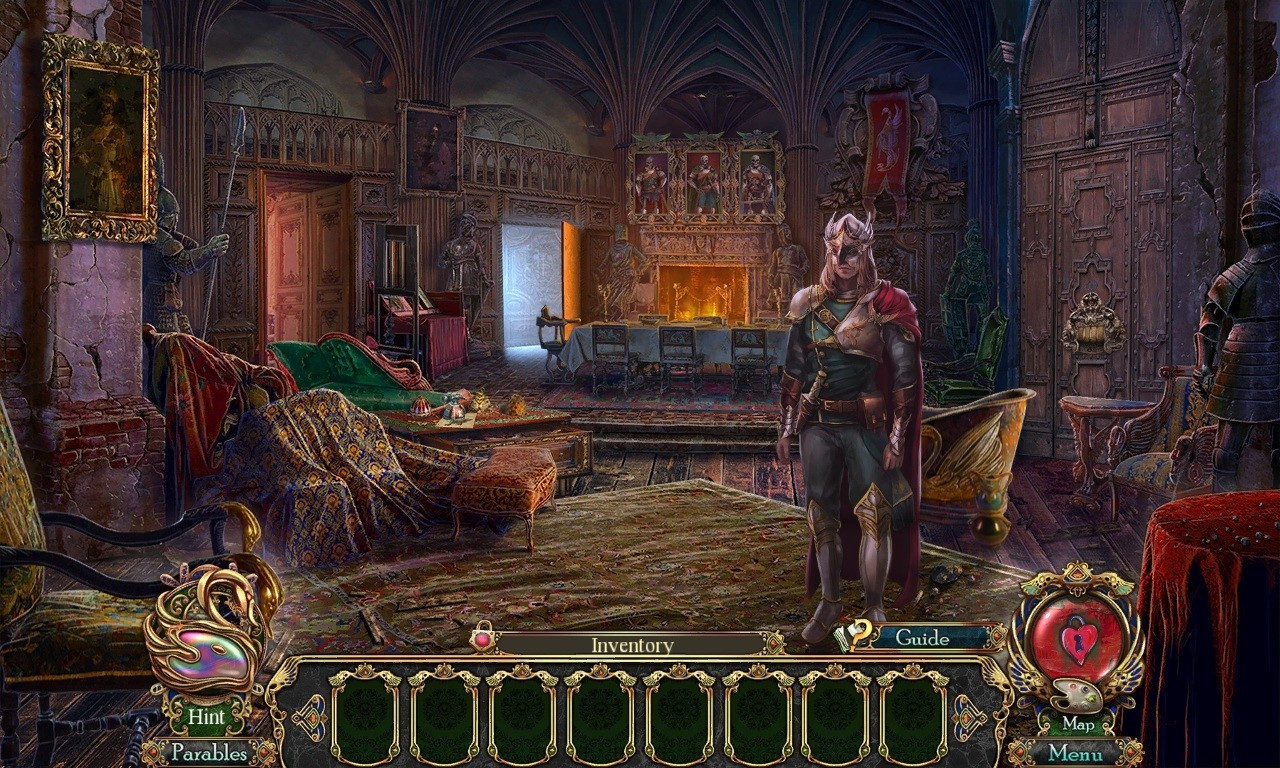Open the Parables collection
Image resolution: width=1280 pixels, height=768 pixels.
click(210, 752)
